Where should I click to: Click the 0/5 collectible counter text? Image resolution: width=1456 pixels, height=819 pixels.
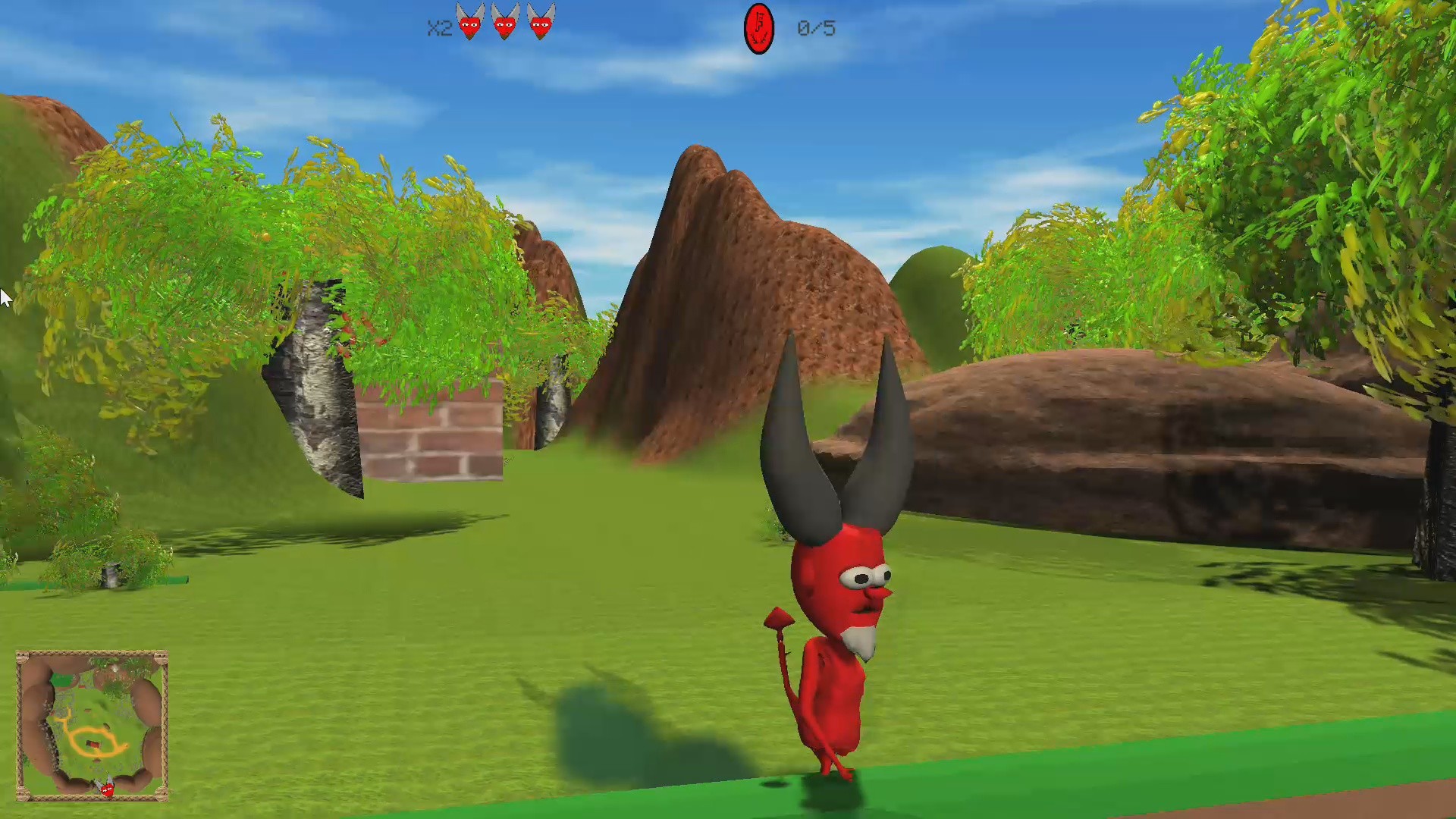(x=816, y=29)
